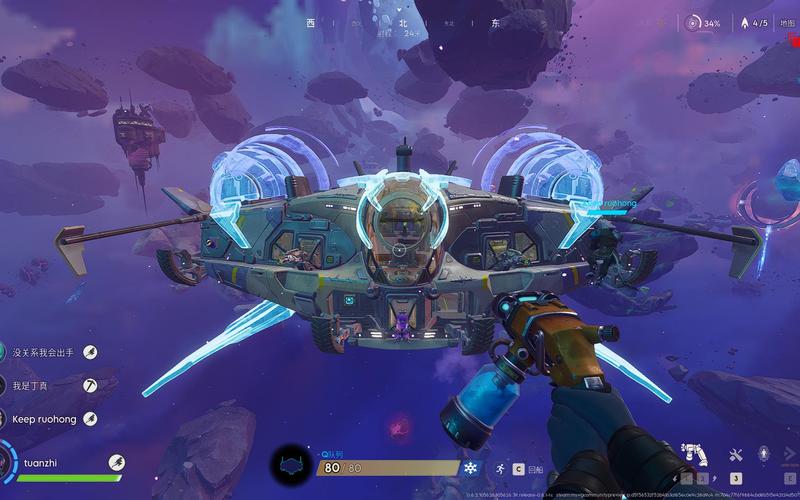Select the wrench and screwdriver tool slot

click(736, 456)
